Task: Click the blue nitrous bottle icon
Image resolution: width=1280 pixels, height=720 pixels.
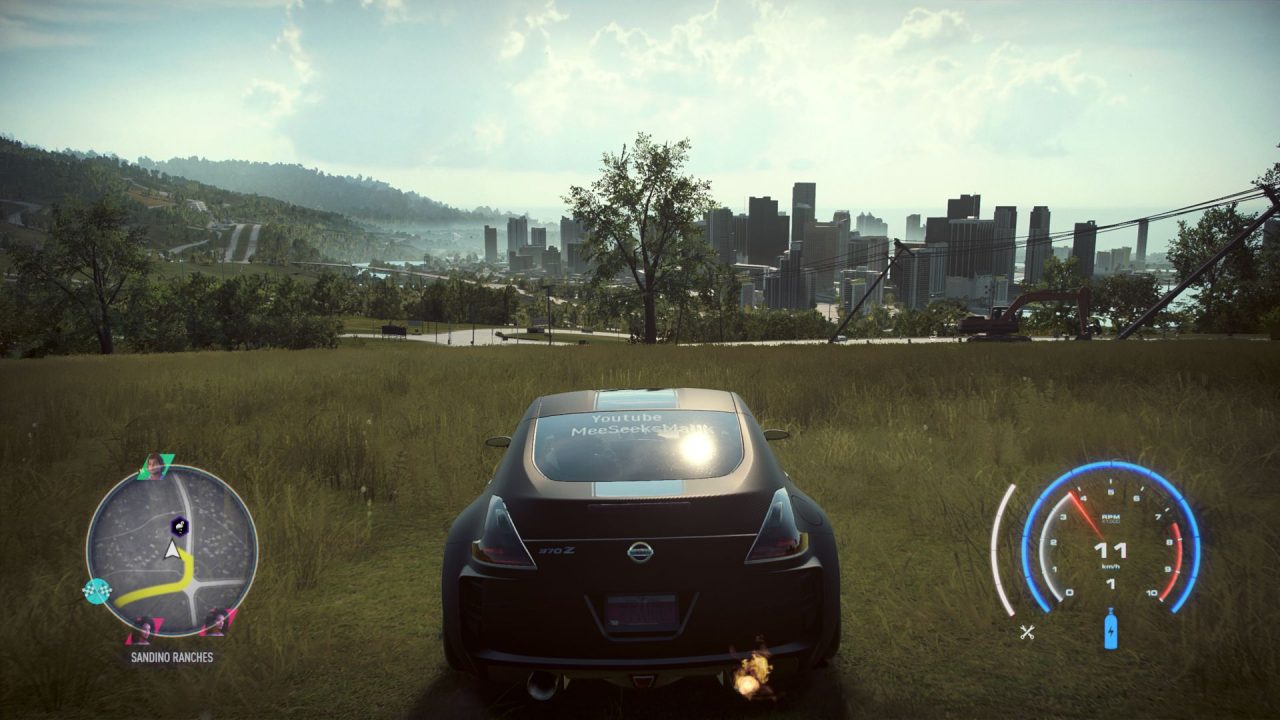Action: coord(1110,630)
